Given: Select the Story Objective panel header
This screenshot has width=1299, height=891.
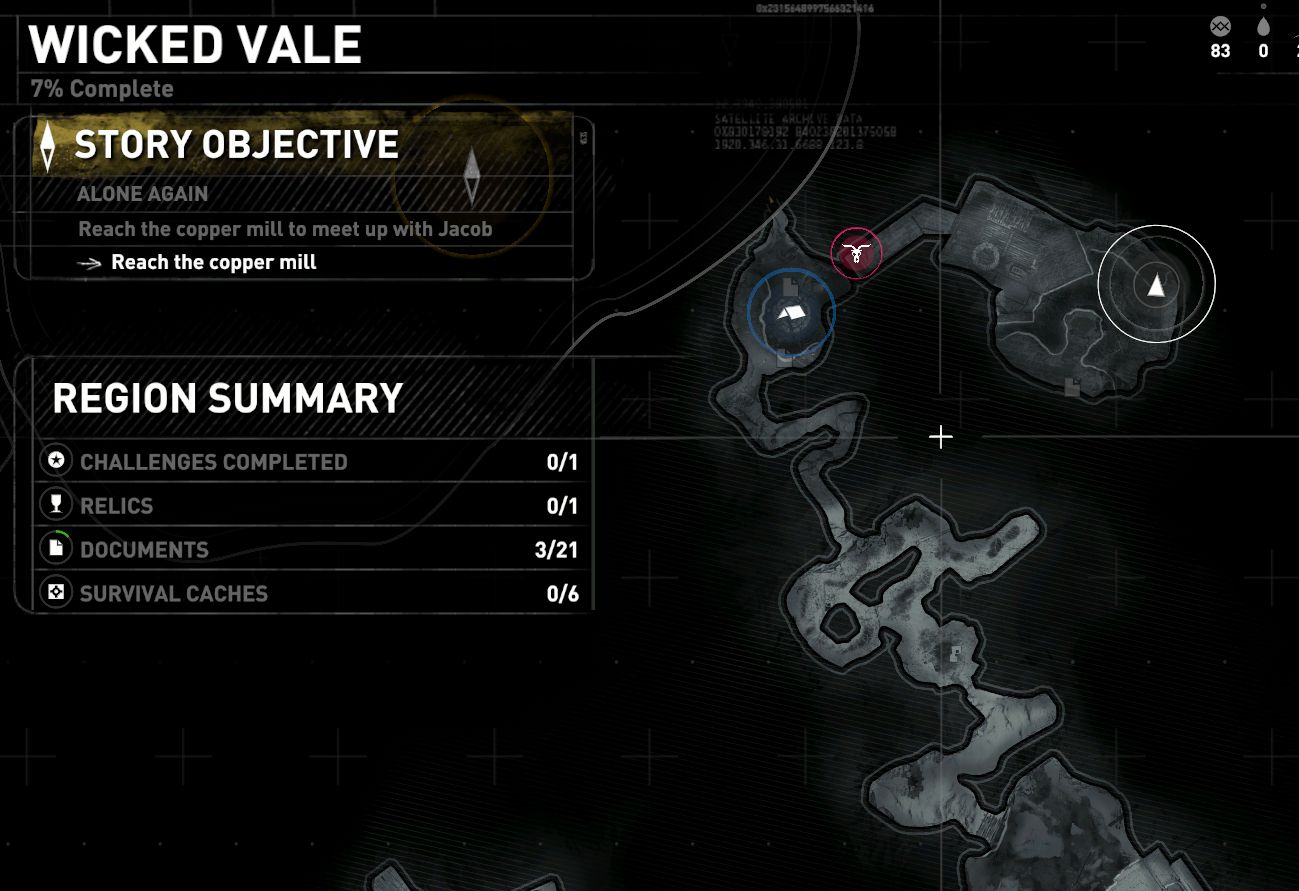Looking at the screenshot, I should point(236,143).
